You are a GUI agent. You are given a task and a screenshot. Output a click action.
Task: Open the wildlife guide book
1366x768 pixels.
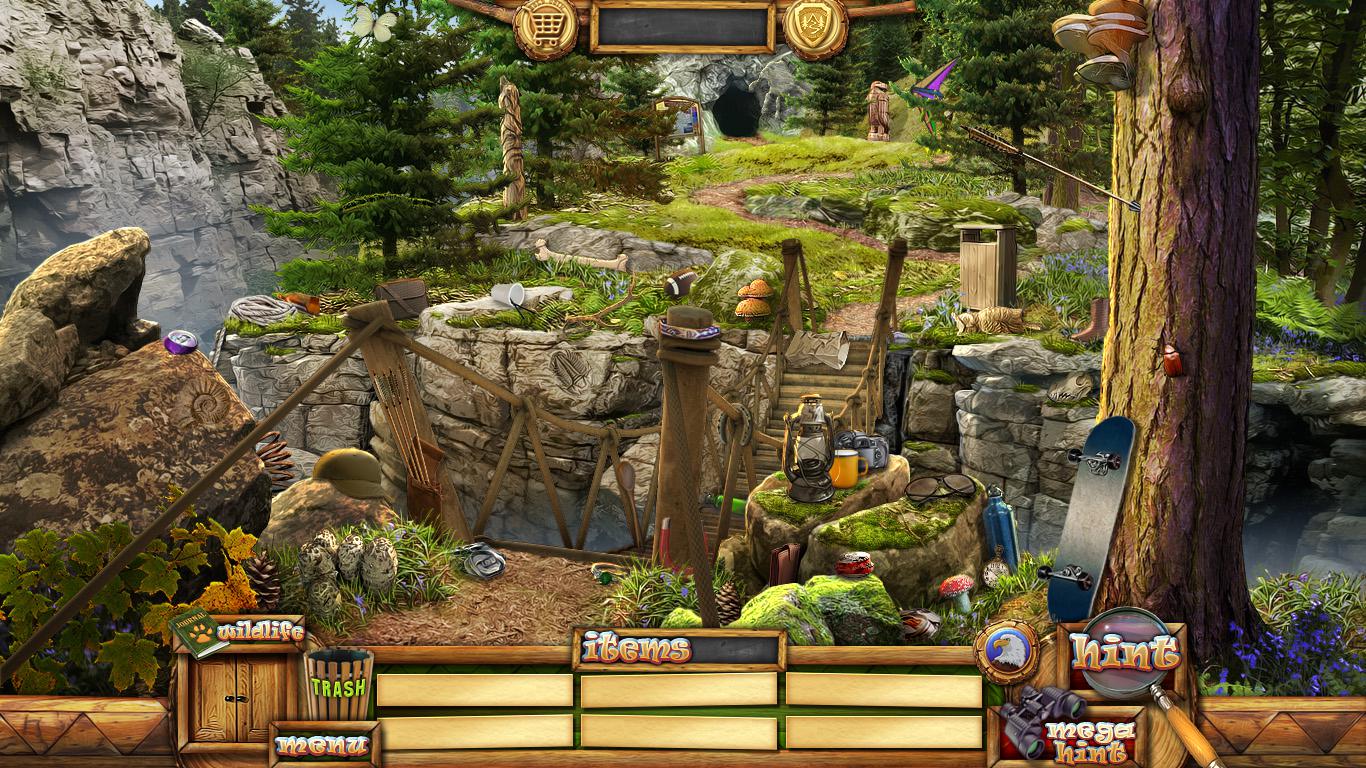point(199,633)
